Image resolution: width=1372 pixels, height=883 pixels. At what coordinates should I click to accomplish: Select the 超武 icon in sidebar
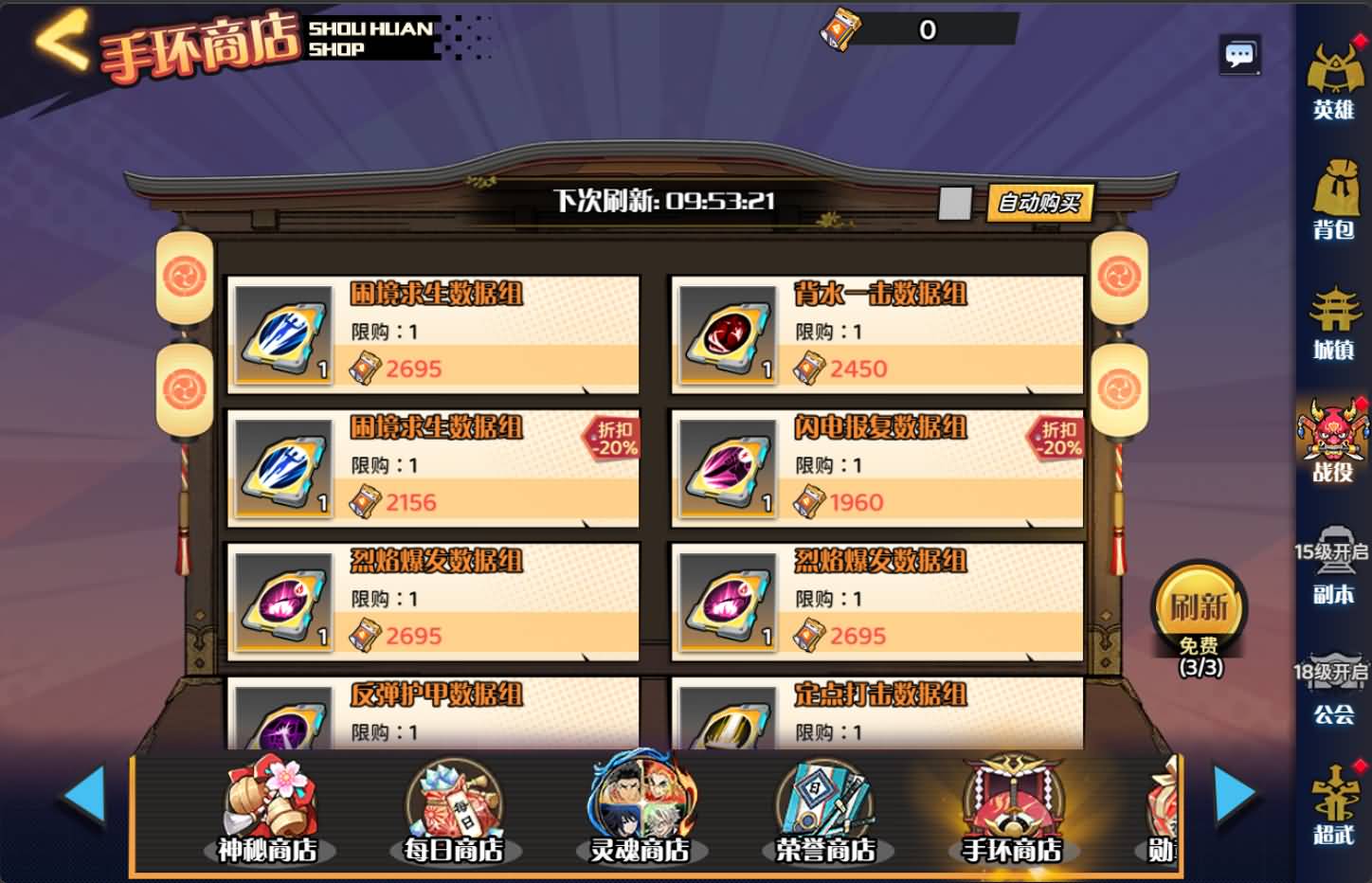point(1335,810)
